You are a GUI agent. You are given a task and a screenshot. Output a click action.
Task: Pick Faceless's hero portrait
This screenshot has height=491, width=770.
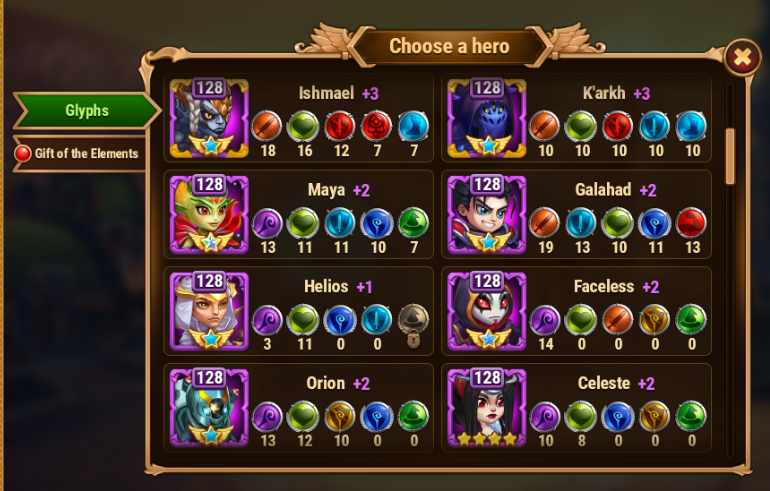click(x=486, y=310)
